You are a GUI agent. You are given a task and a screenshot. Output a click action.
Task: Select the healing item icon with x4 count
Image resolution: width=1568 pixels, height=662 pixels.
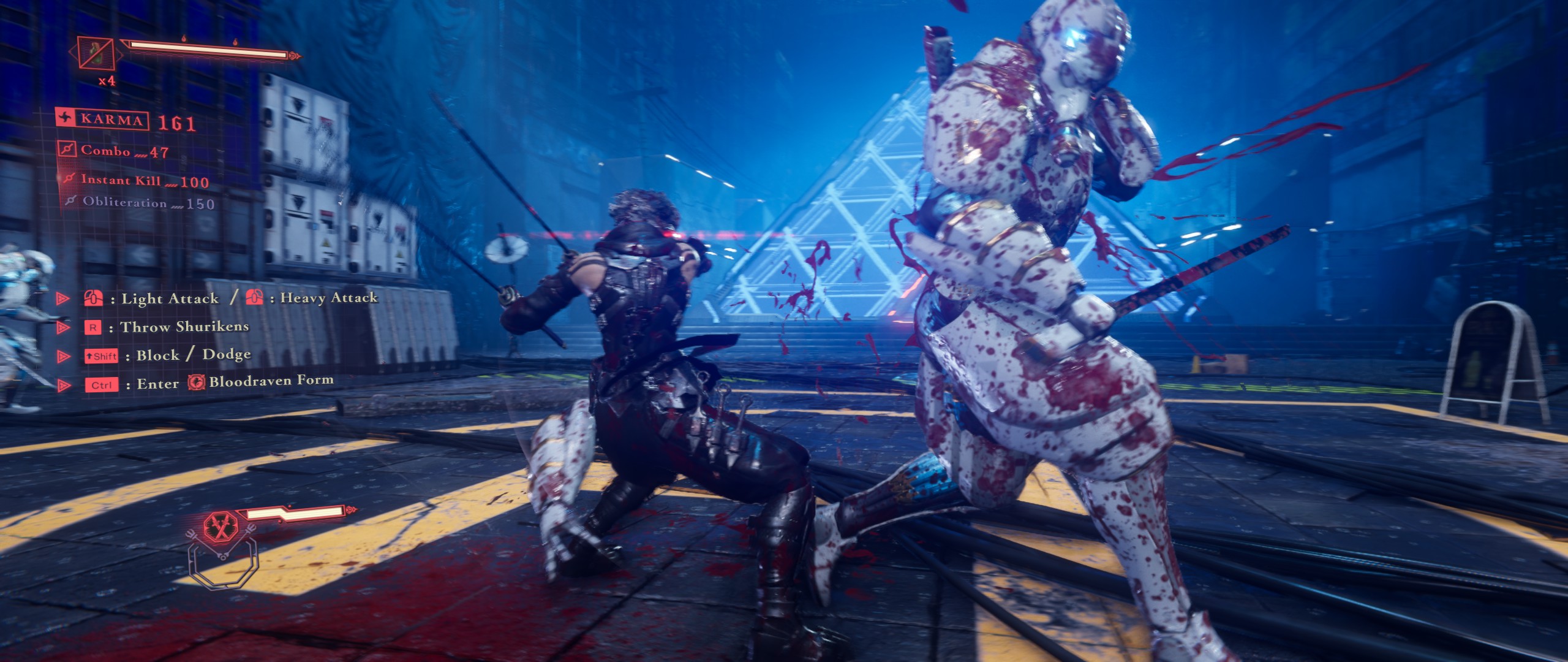click(97, 53)
